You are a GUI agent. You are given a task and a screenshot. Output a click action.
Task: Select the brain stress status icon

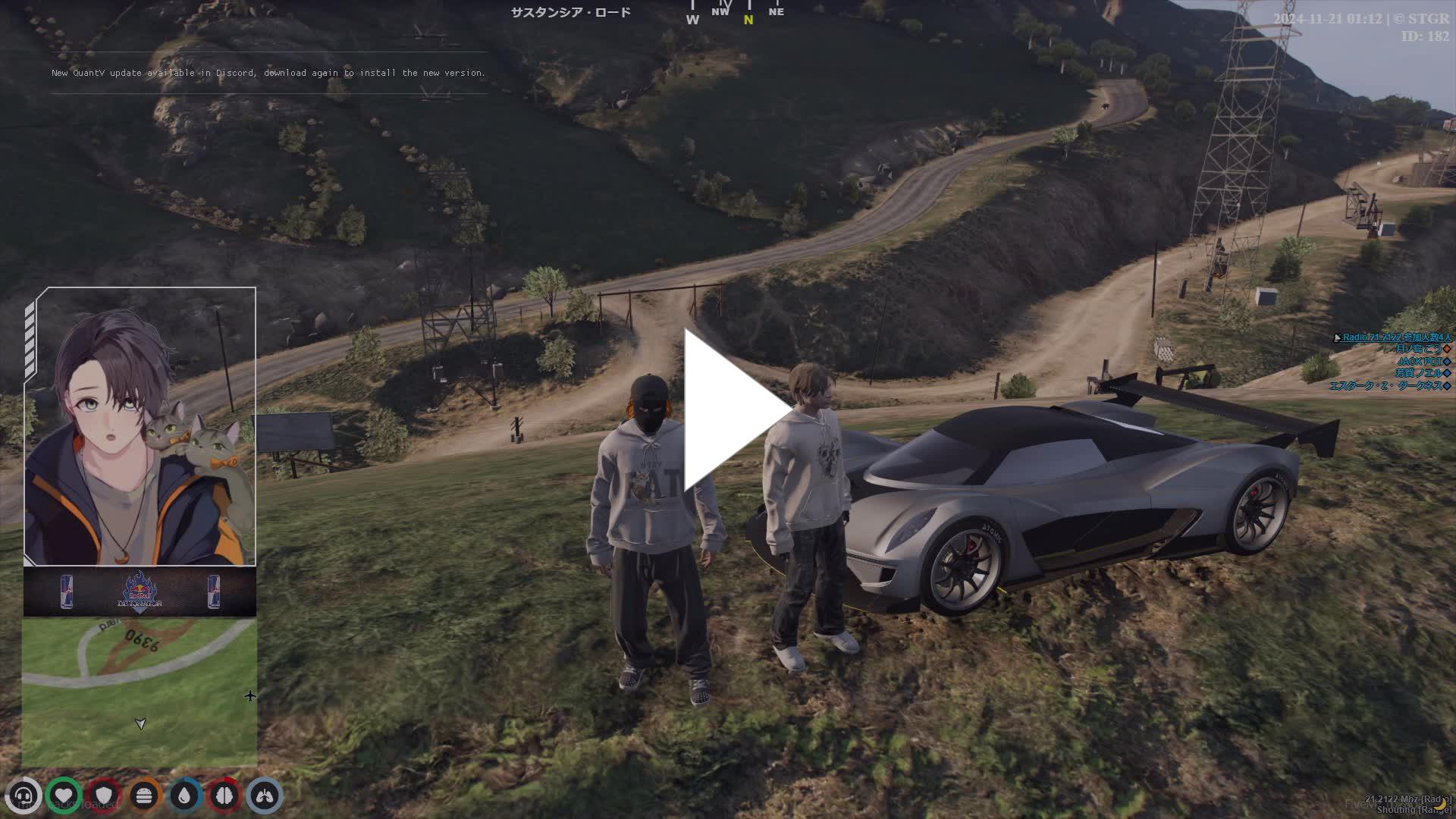pyautogui.click(x=224, y=795)
